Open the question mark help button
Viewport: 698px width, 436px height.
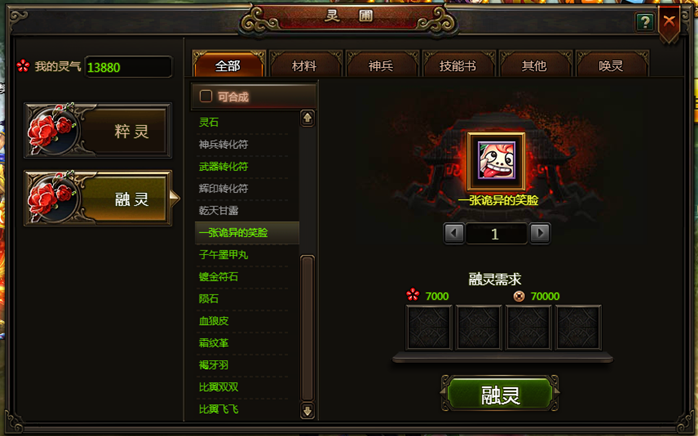pyautogui.click(x=645, y=22)
